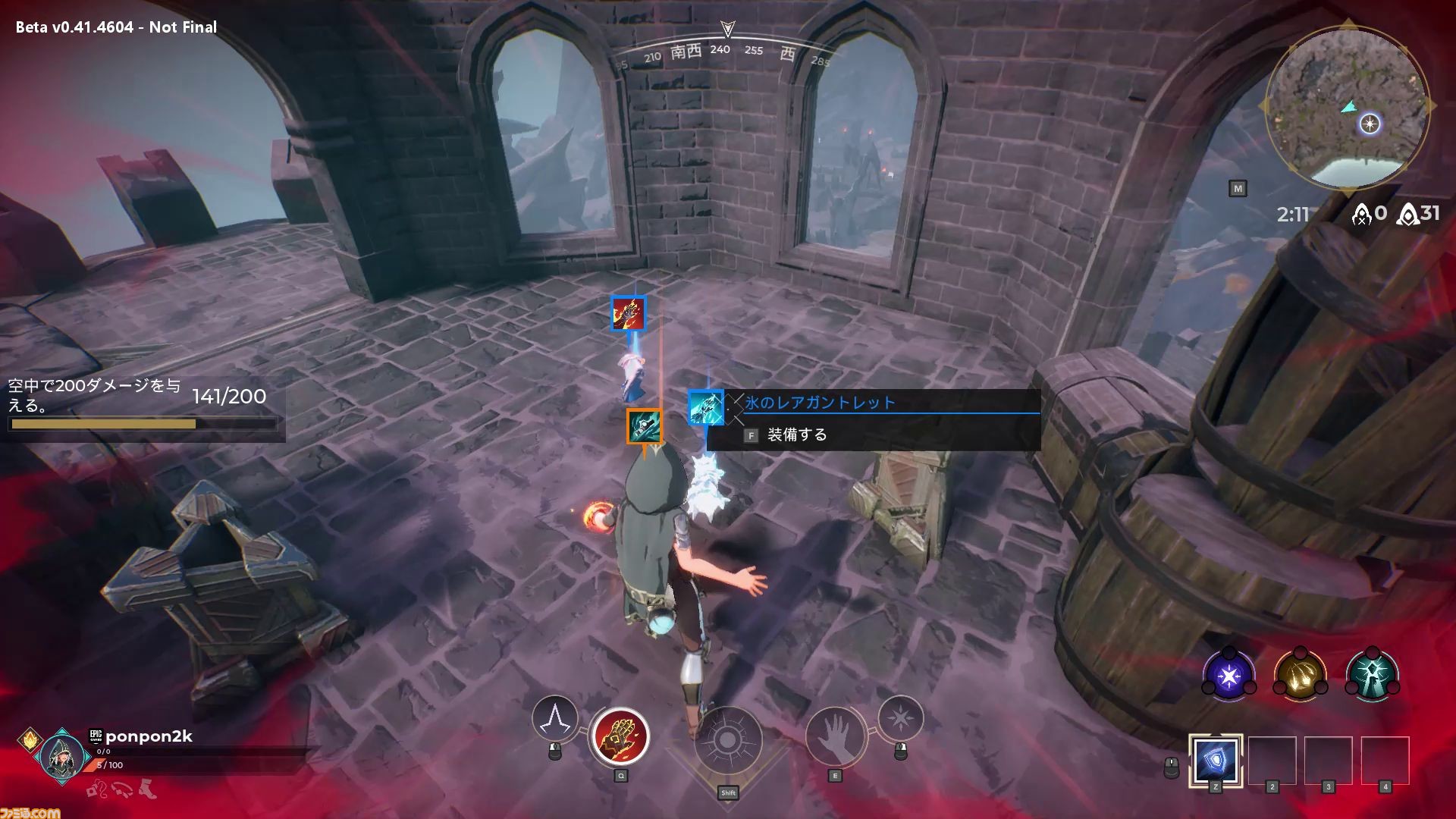Click the compass heading strip
Screen dimensions: 1456x819
click(x=726, y=52)
